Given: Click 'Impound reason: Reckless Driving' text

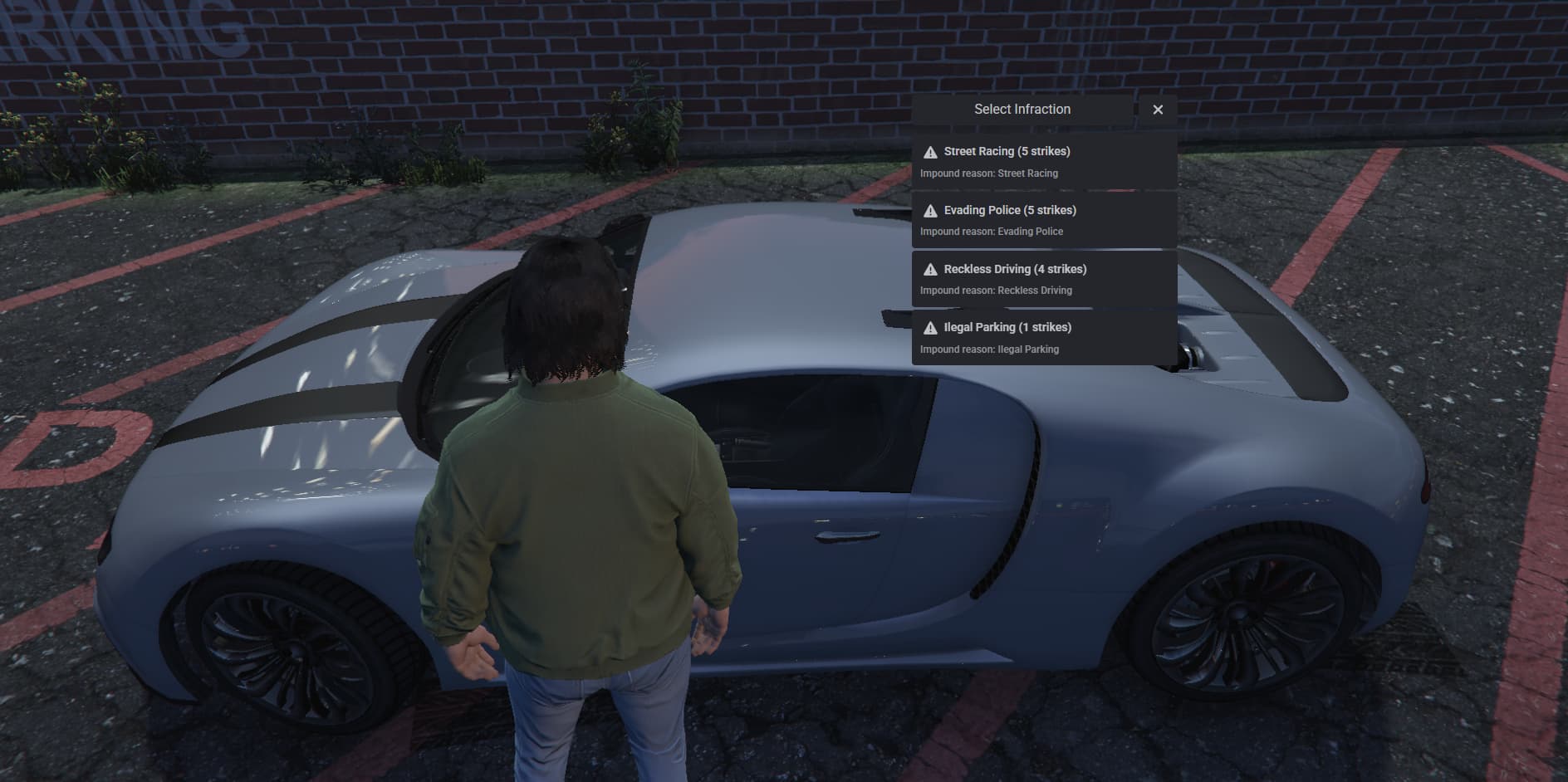Looking at the screenshot, I should (995, 290).
